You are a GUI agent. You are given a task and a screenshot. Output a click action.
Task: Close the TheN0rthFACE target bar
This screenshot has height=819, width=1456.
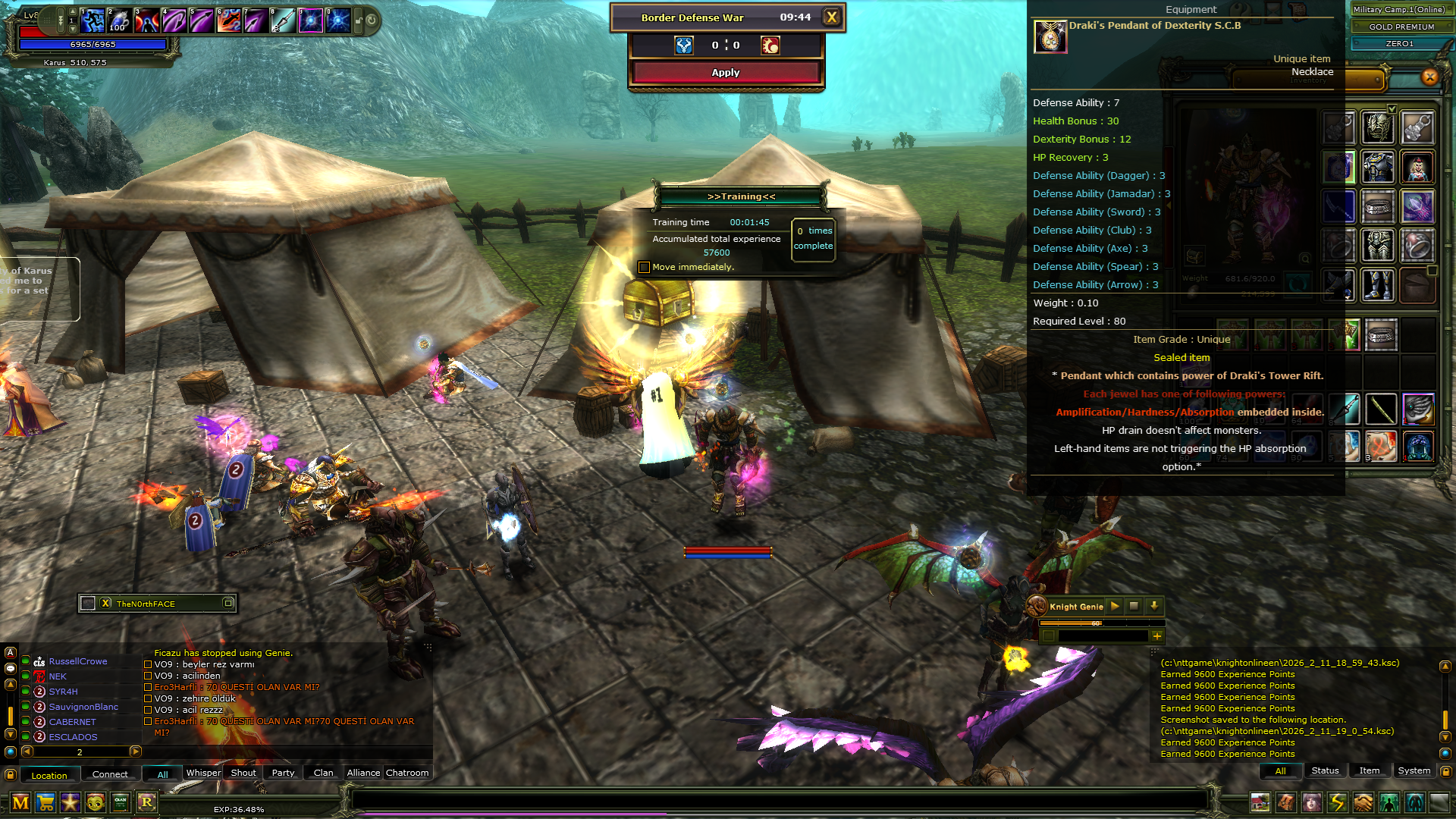[x=105, y=604]
